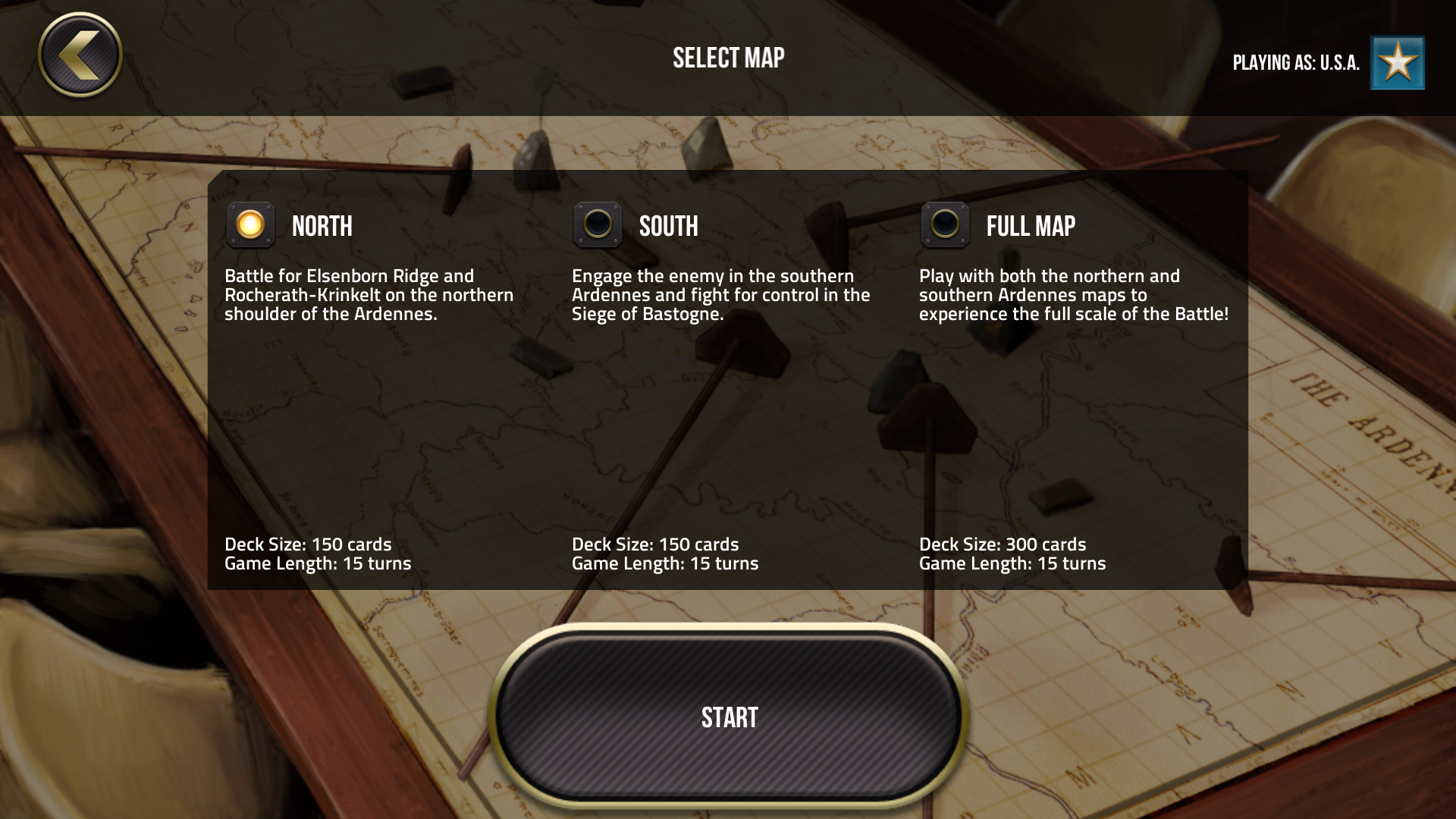Click the Siege of Bastogne description text
The width and height of the screenshot is (1456, 819).
pos(720,296)
